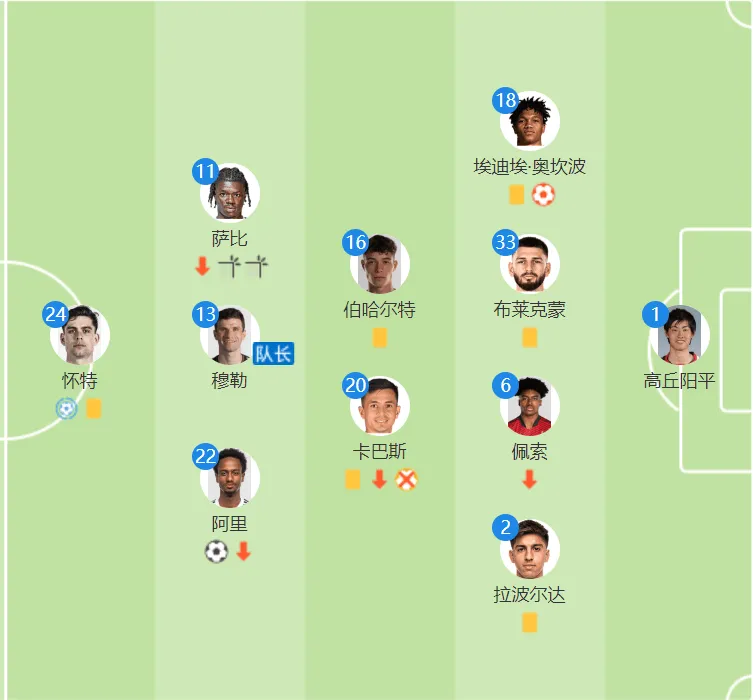The width and height of the screenshot is (753, 700).
Task: Click 拉波尔达's yellow card icon
Action: 529,623
